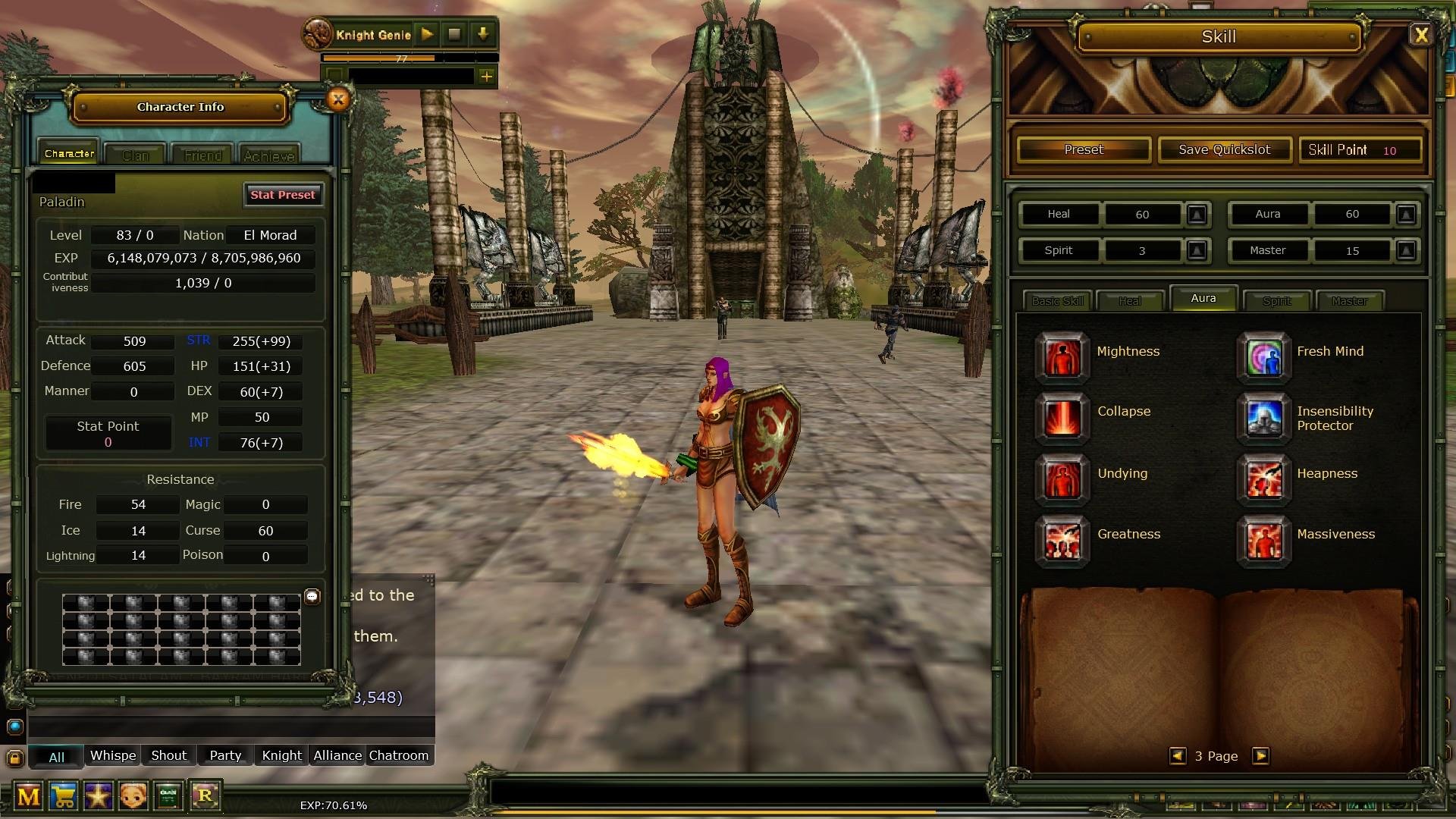Click the Undying skill icon

[1062, 479]
